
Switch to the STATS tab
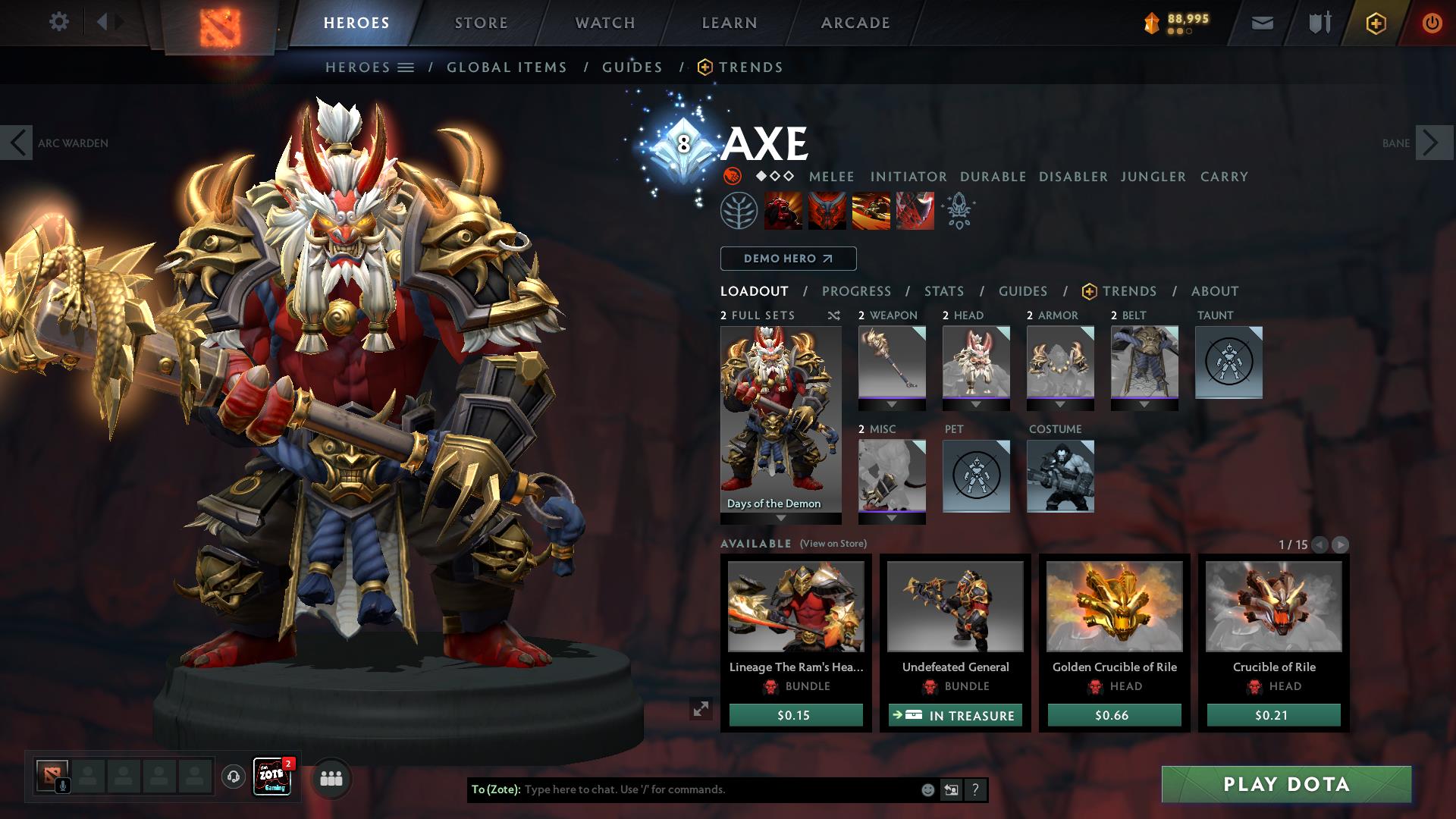pos(943,290)
